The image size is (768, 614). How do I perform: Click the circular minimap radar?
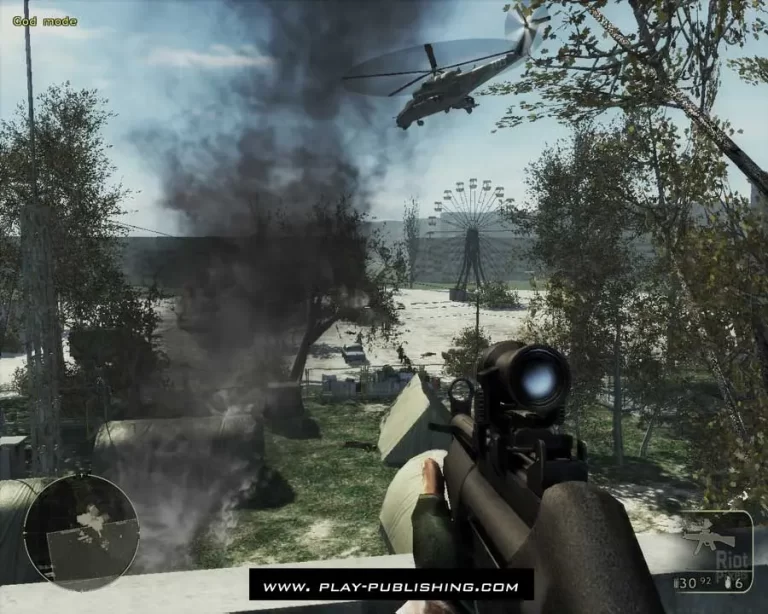point(81,531)
